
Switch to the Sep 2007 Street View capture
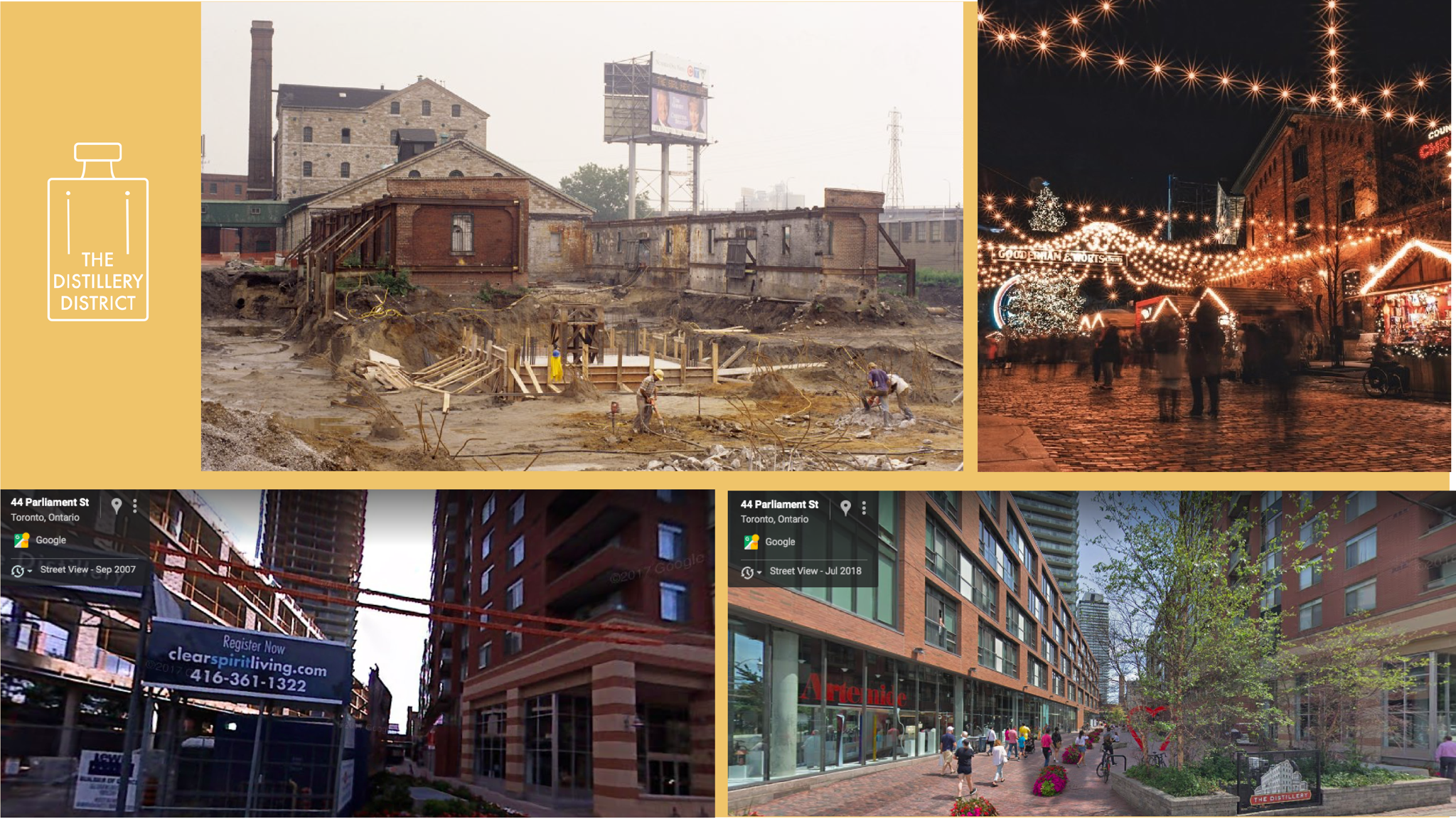88,569
